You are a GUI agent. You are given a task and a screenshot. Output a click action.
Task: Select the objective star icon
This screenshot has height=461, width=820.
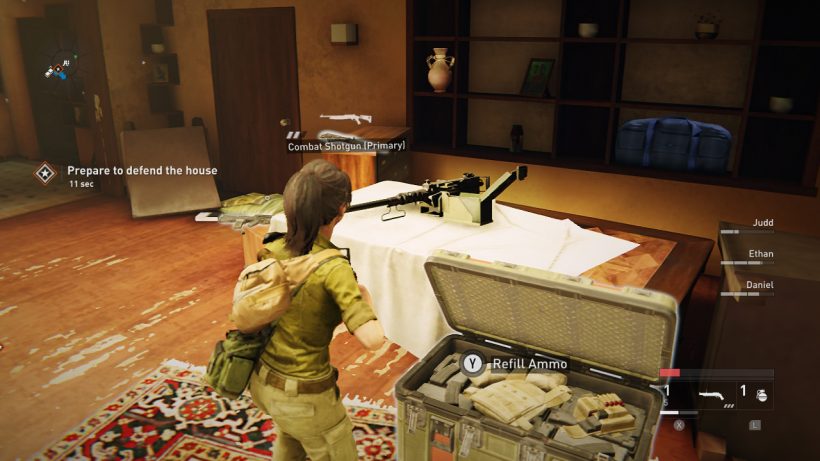click(45, 173)
